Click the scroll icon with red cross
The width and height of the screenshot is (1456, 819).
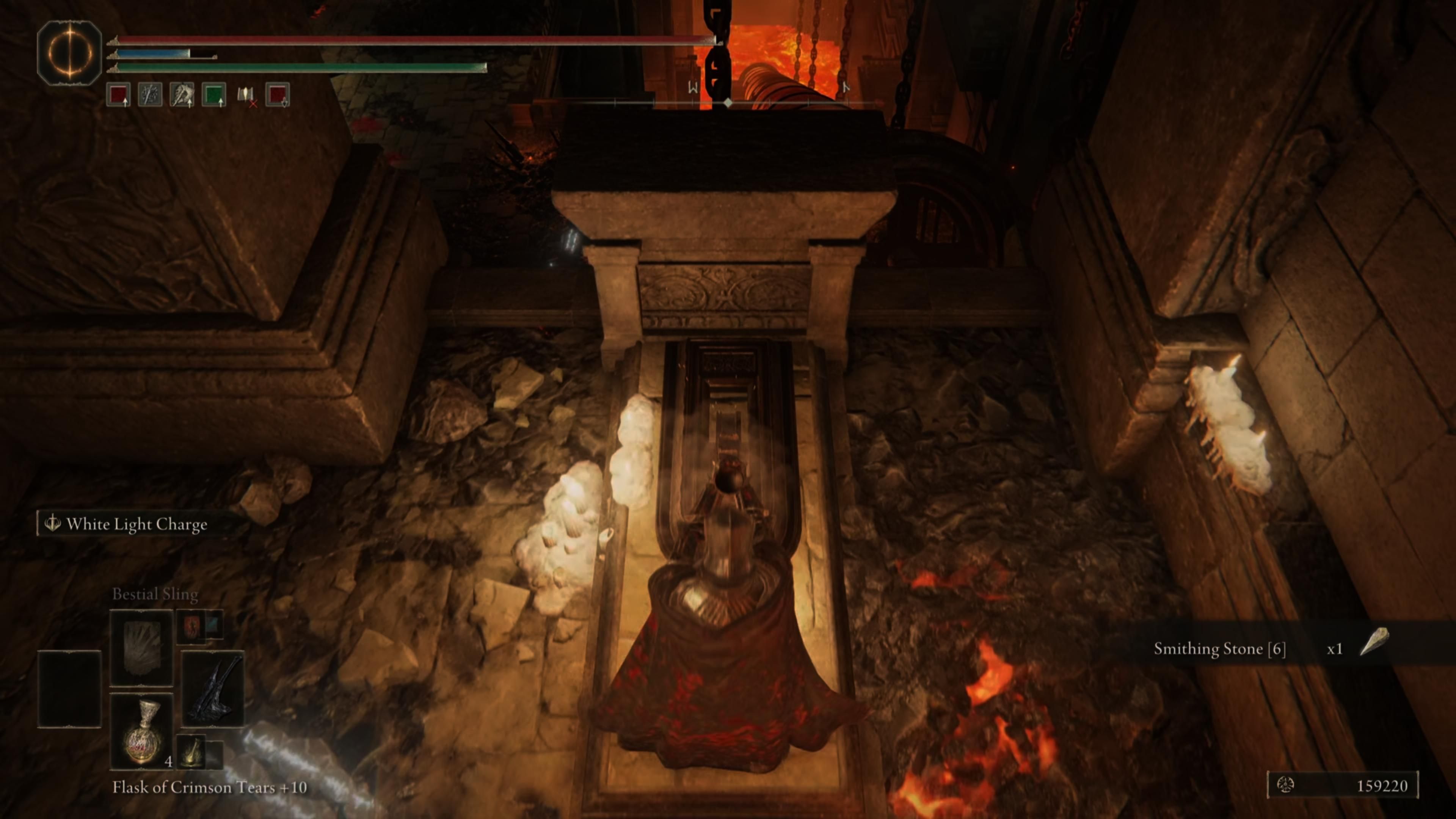(x=246, y=94)
